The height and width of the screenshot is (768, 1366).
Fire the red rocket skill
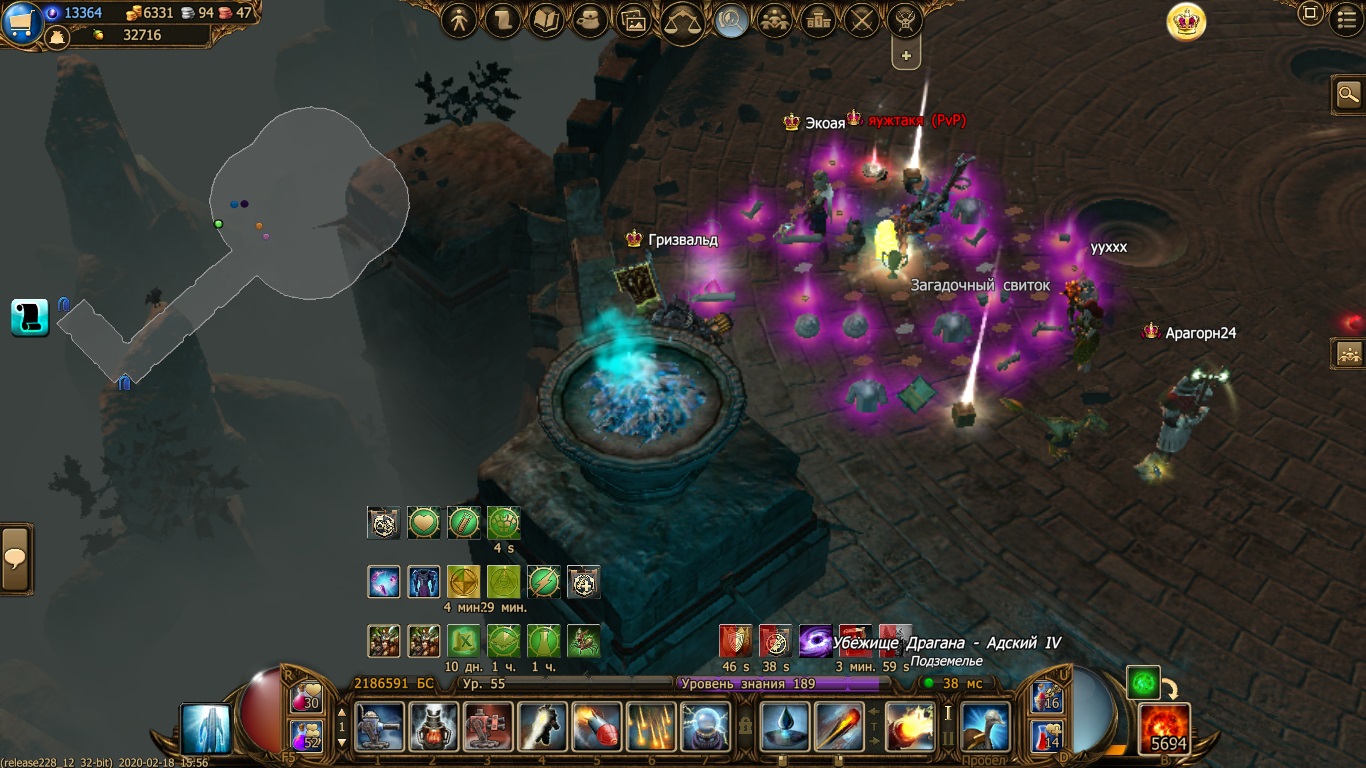pos(596,727)
